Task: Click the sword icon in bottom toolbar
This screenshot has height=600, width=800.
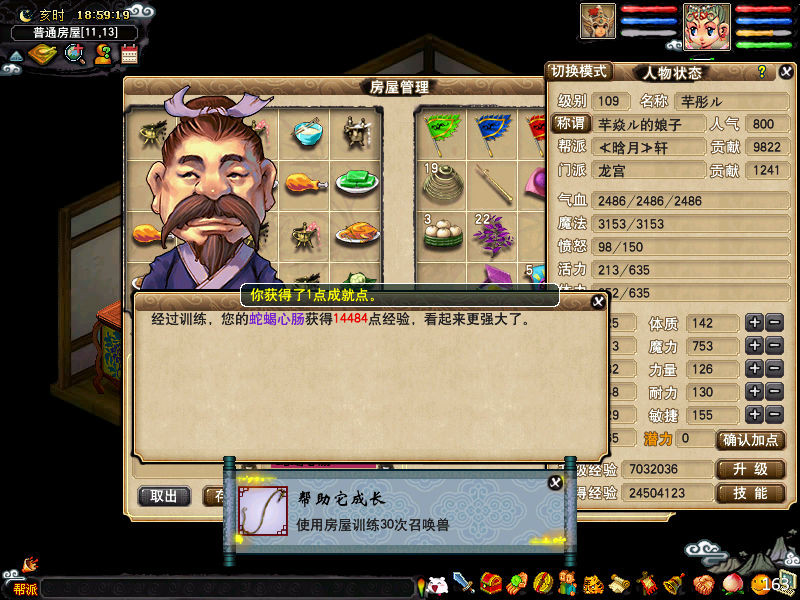Action: [463, 582]
